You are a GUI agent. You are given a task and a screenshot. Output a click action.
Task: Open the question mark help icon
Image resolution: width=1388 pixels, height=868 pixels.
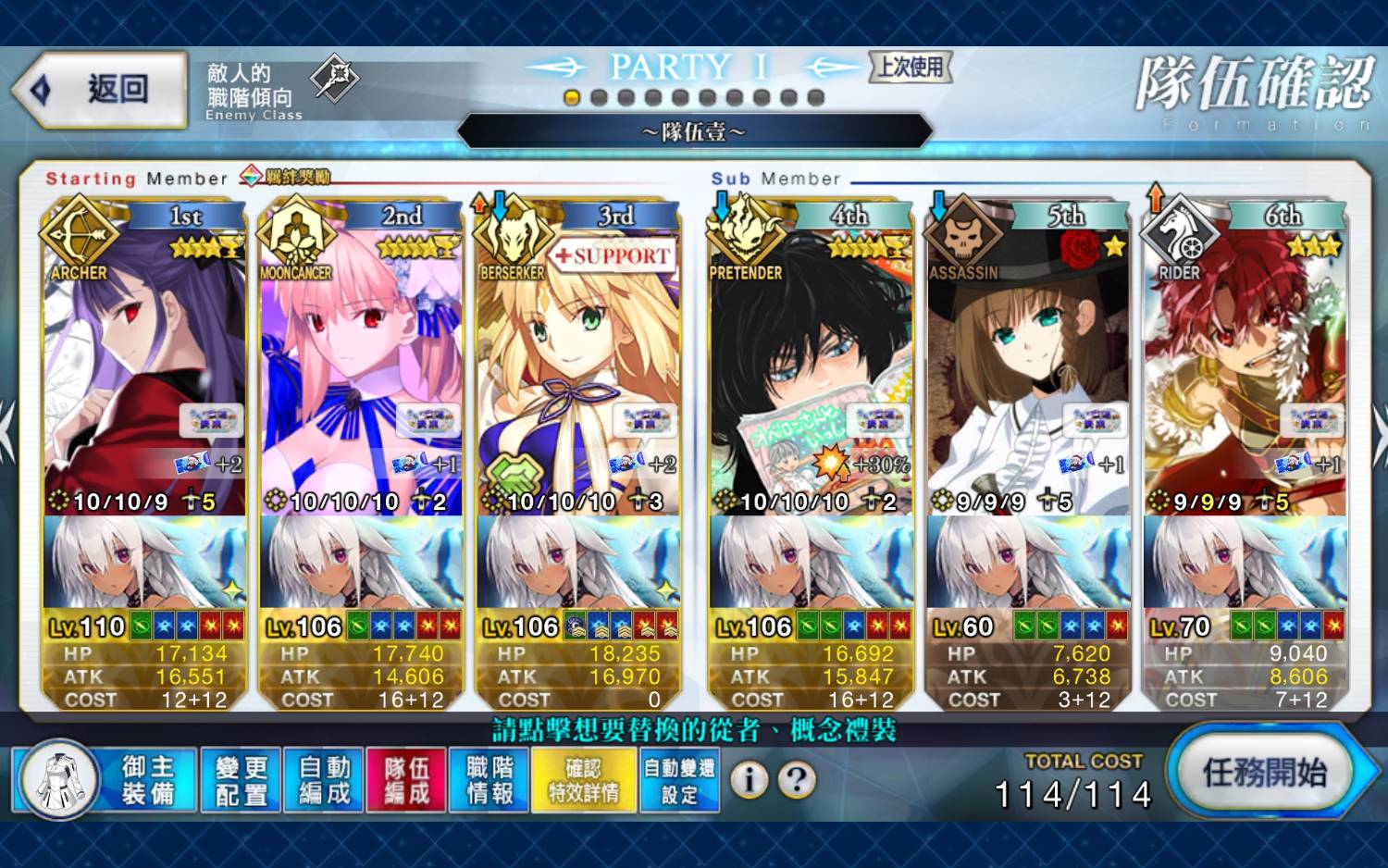(797, 780)
